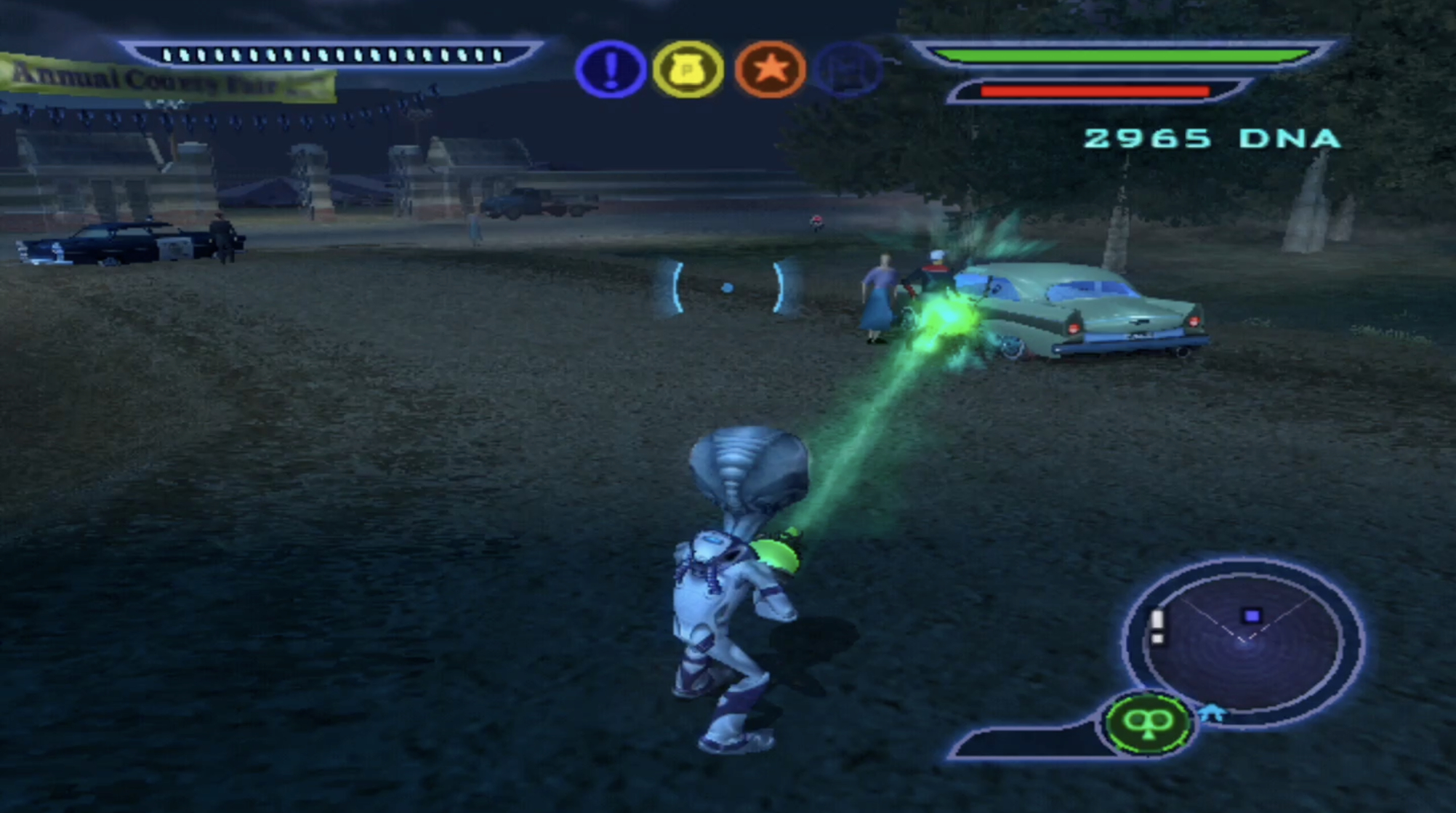The image size is (1456, 813).
Task: Select the green weapon icon beside the radar
Action: pyautogui.click(x=1148, y=723)
